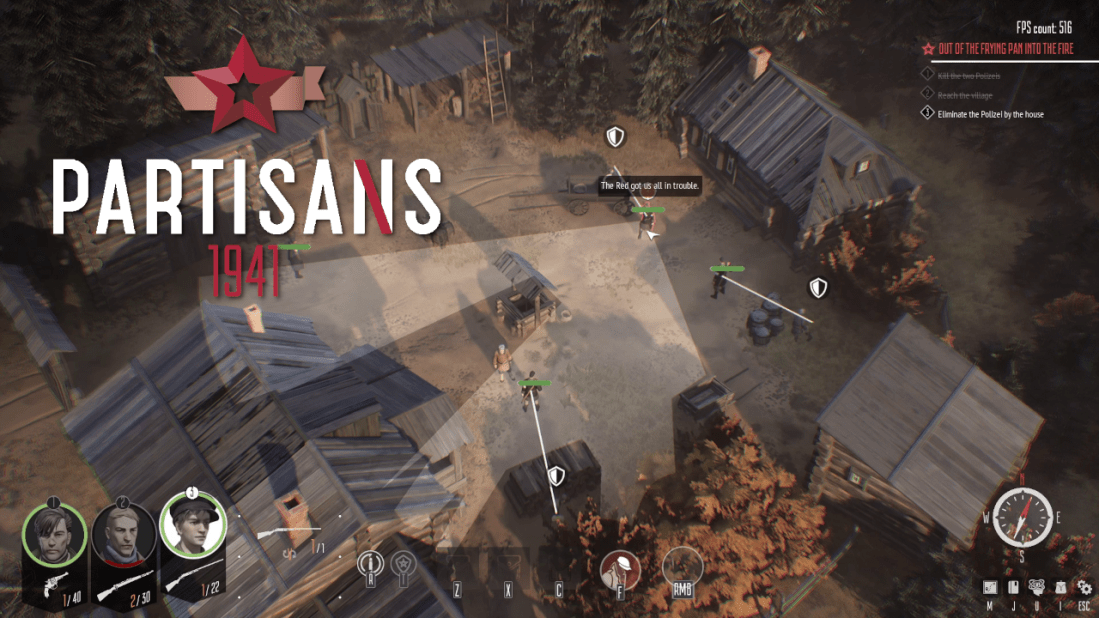
Task: Open the skills head icon
Action: (x=1036, y=588)
